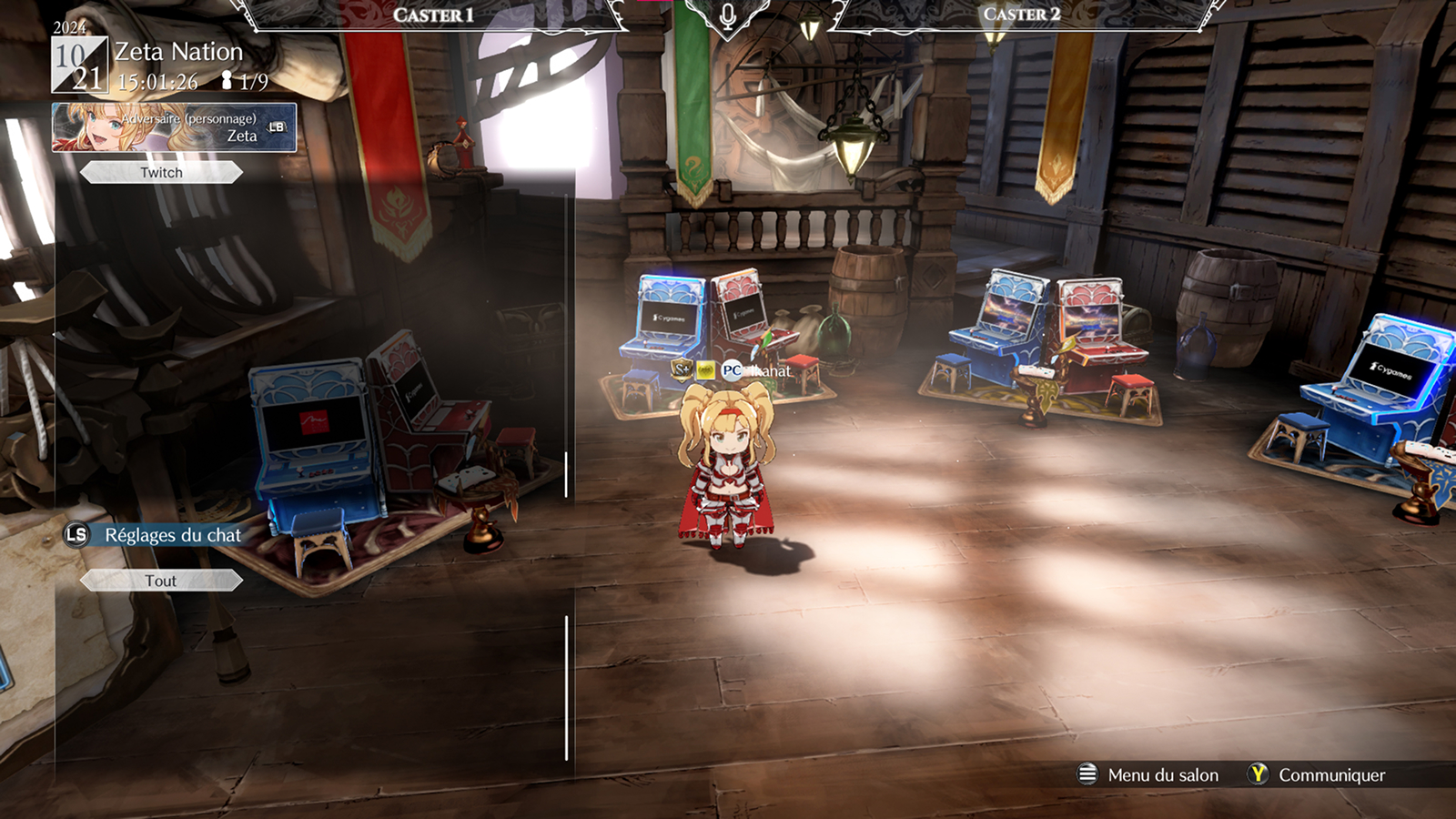The width and height of the screenshot is (1456, 819).
Task: Select the Caster 1 slot
Action: [433, 15]
